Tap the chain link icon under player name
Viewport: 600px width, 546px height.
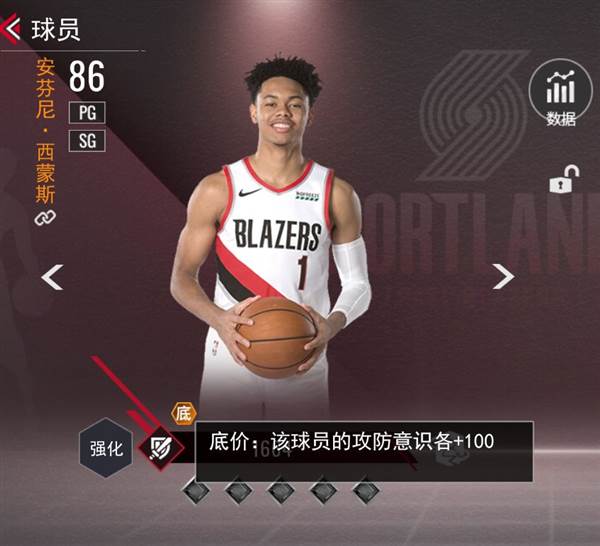tap(45, 217)
